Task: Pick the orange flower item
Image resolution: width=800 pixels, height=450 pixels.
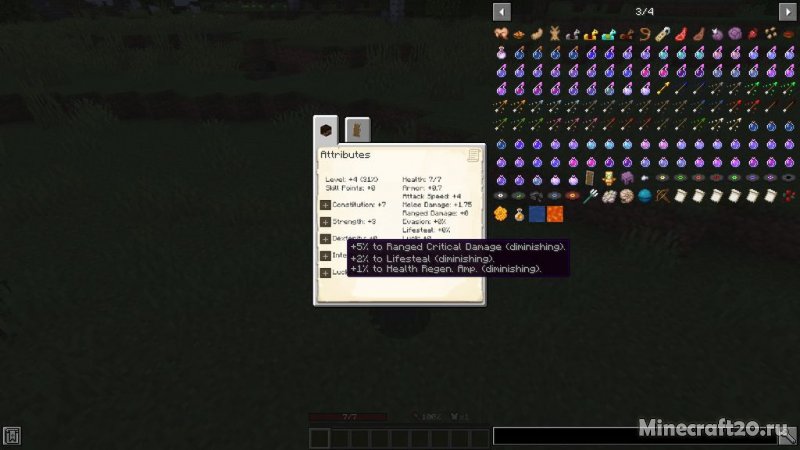Action: [501, 214]
